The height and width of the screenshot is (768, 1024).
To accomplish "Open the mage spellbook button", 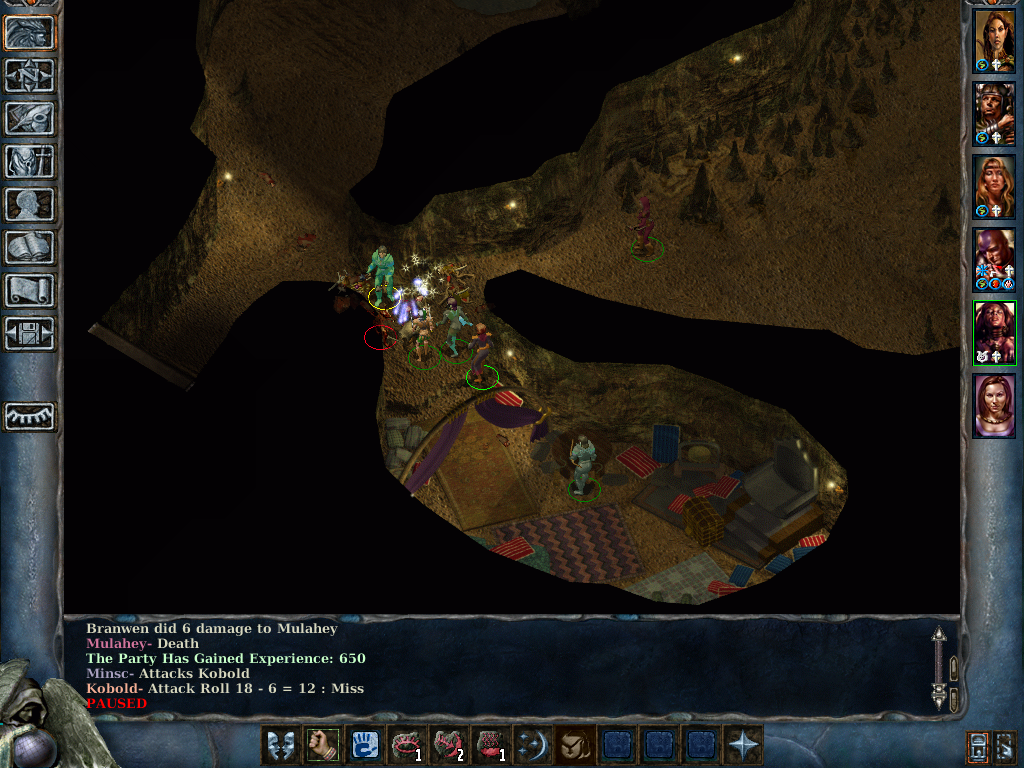I will pyautogui.click(x=30, y=247).
